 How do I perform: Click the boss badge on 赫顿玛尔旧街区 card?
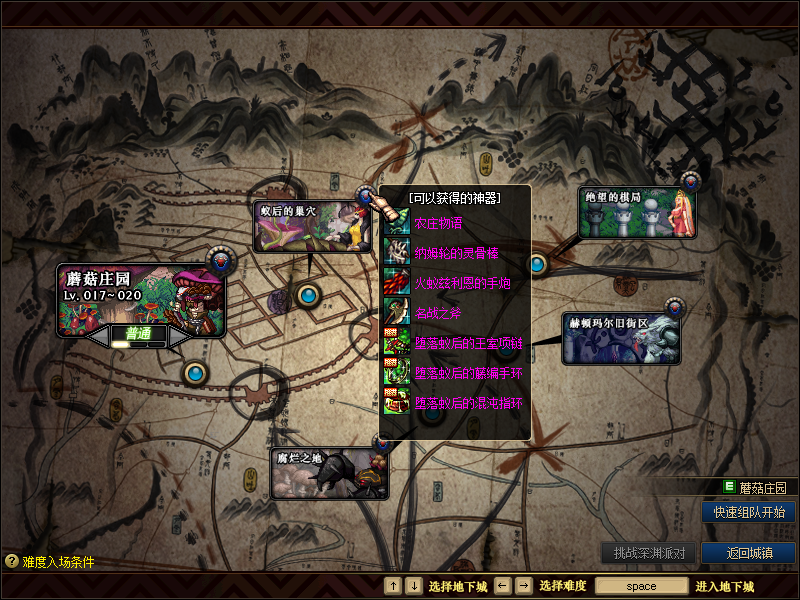click(675, 308)
